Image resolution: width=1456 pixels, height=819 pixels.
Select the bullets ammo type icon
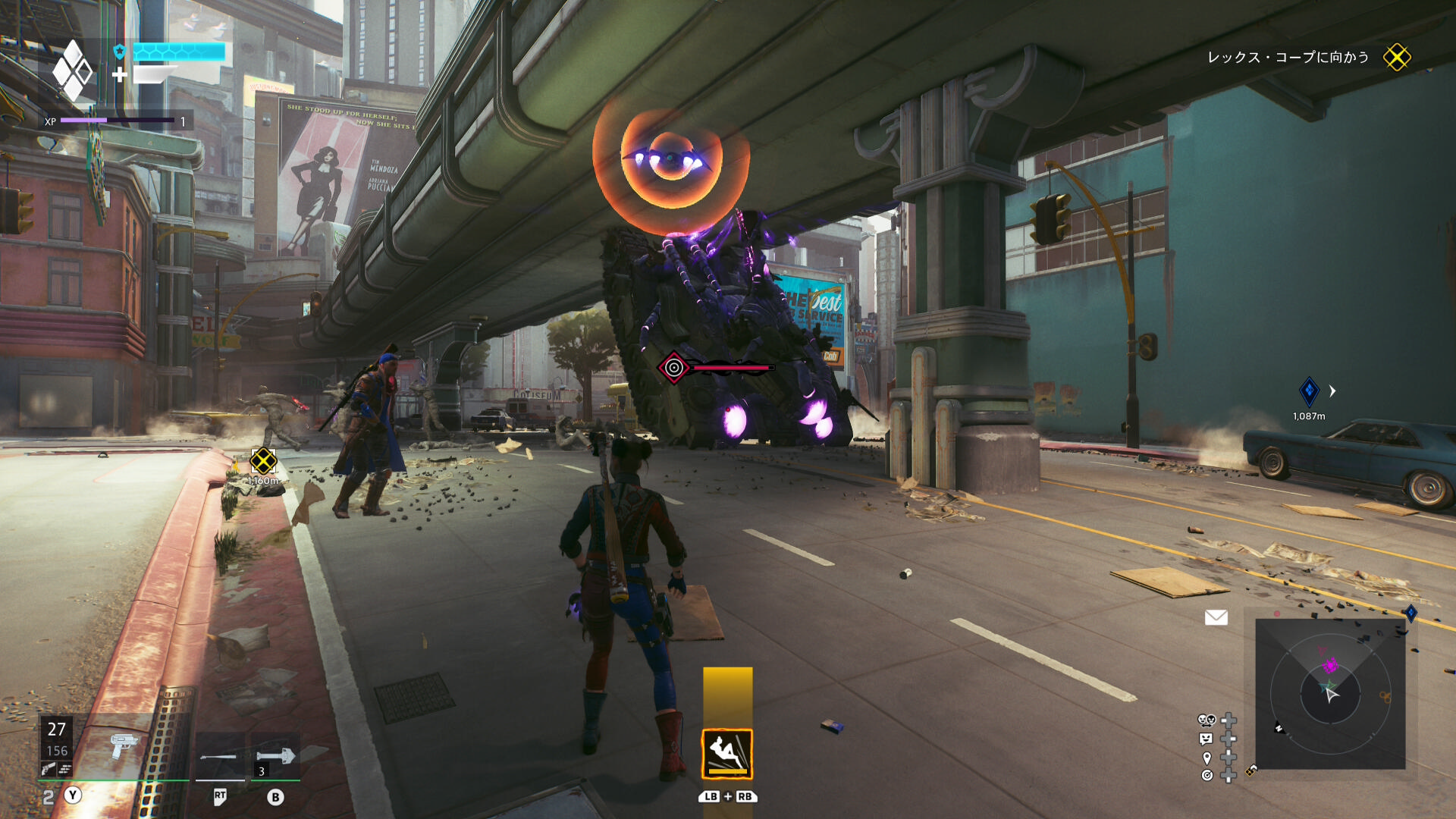pyautogui.click(x=66, y=770)
